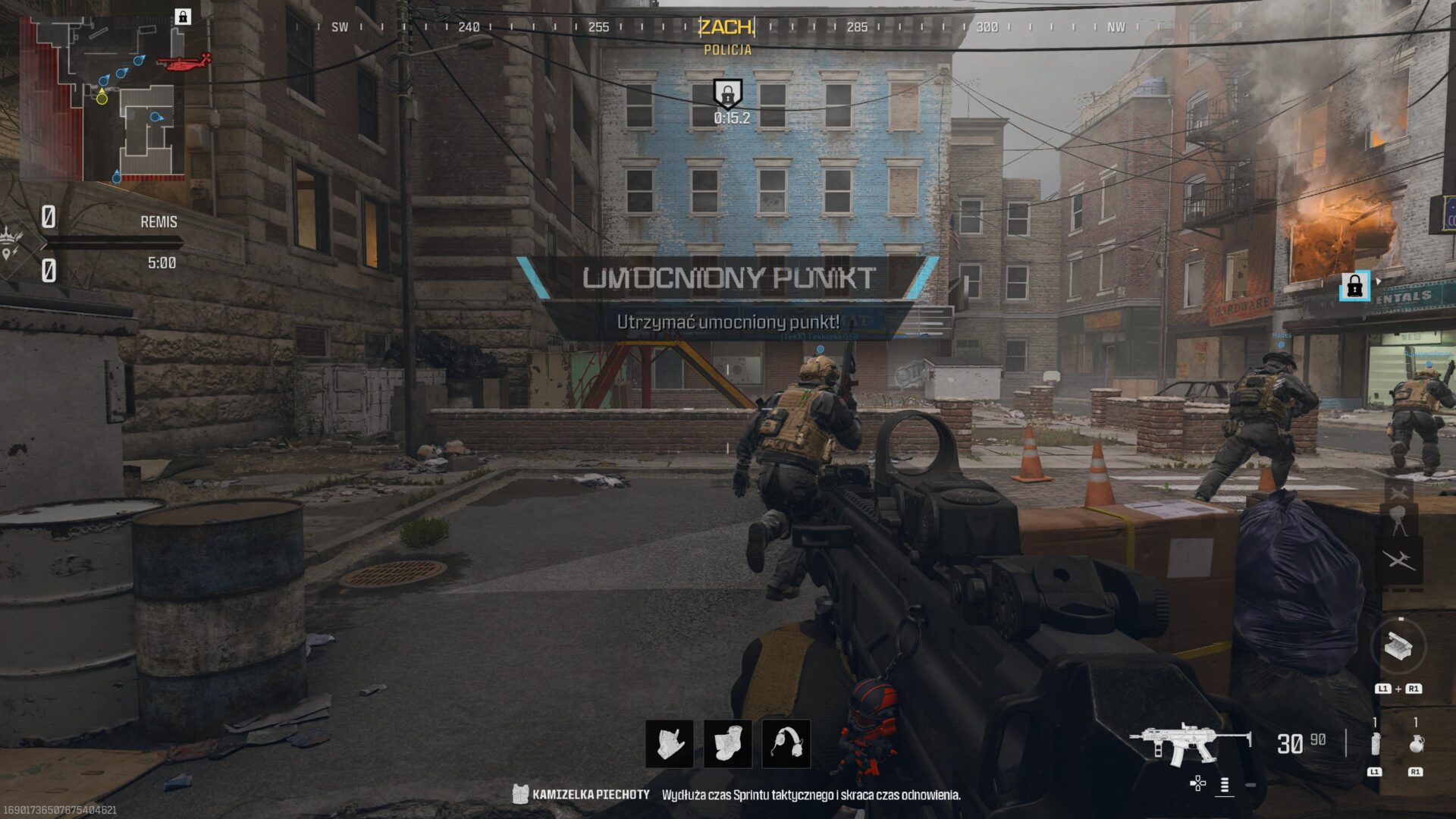The height and width of the screenshot is (819, 1456).
Task: Activate the munitions box field upgrade
Action: [1398, 646]
